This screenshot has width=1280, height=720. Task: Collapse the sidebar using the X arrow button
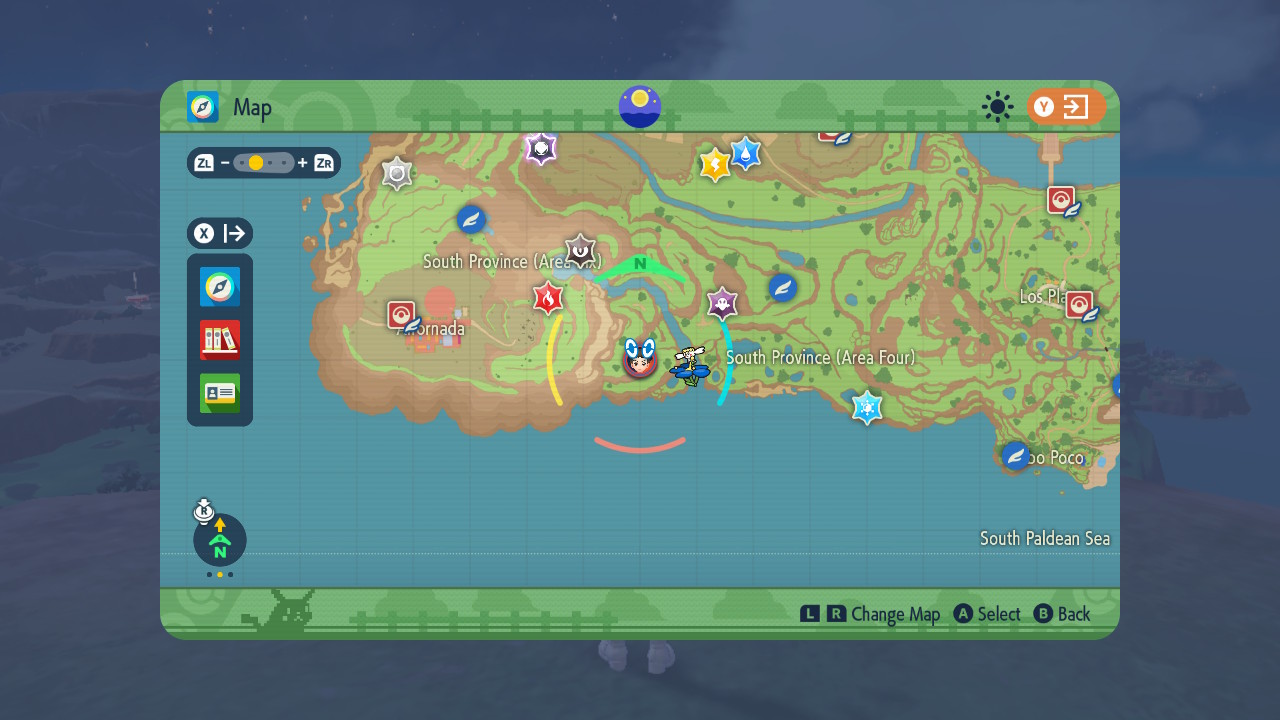[219, 233]
